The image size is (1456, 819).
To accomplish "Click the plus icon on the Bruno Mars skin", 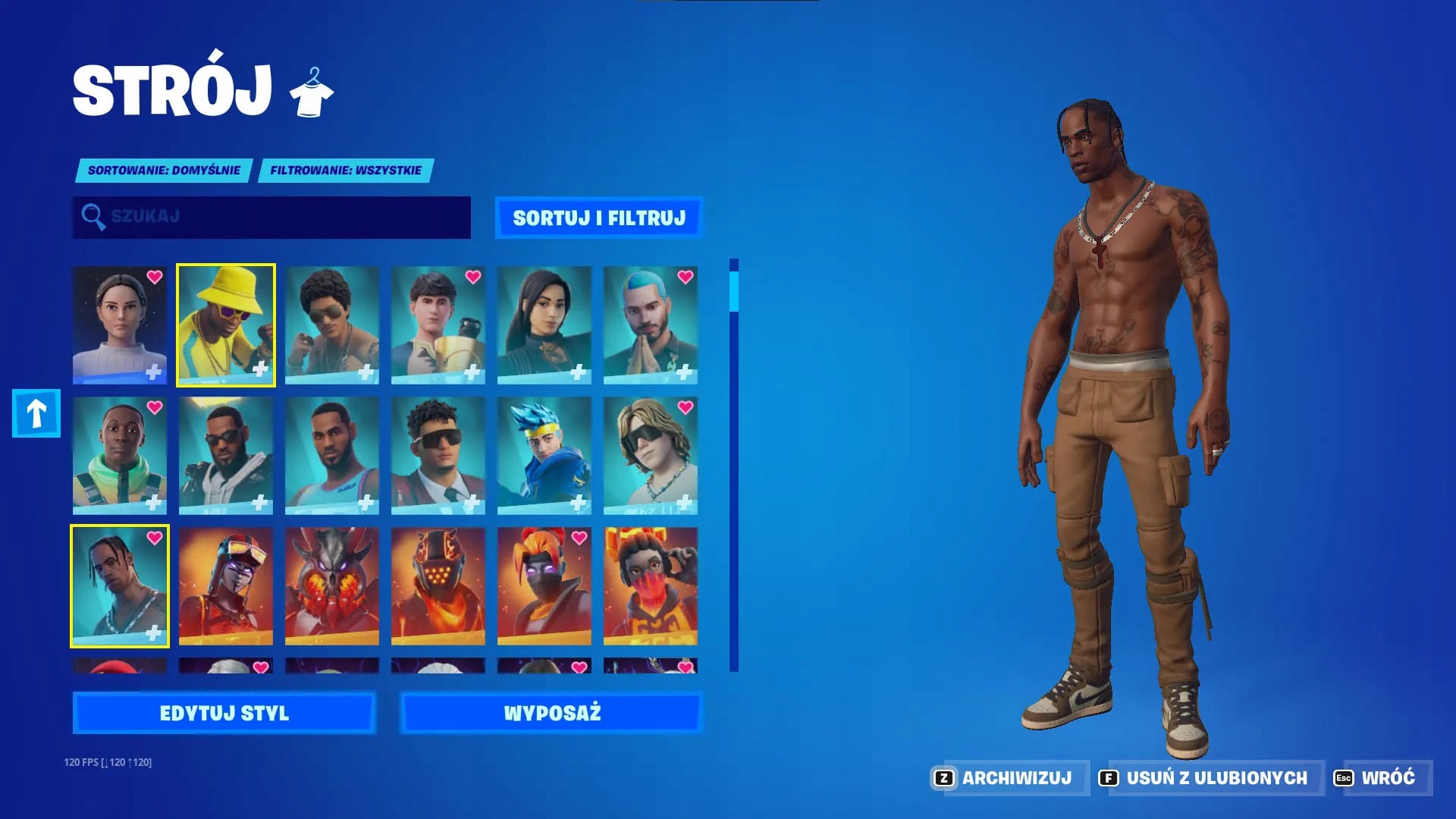I will pos(367,370).
